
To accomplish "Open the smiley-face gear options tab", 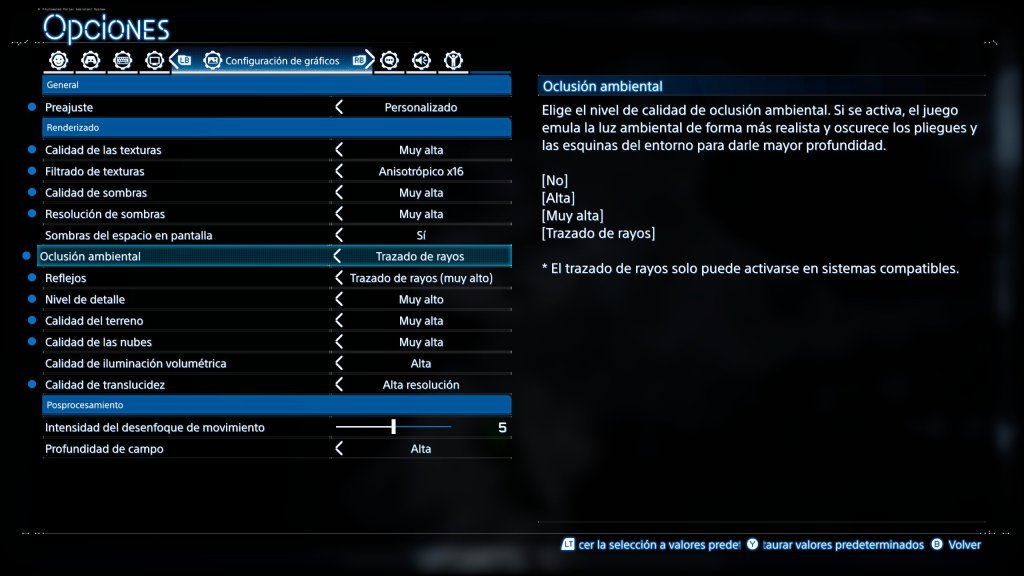I will click(x=59, y=60).
